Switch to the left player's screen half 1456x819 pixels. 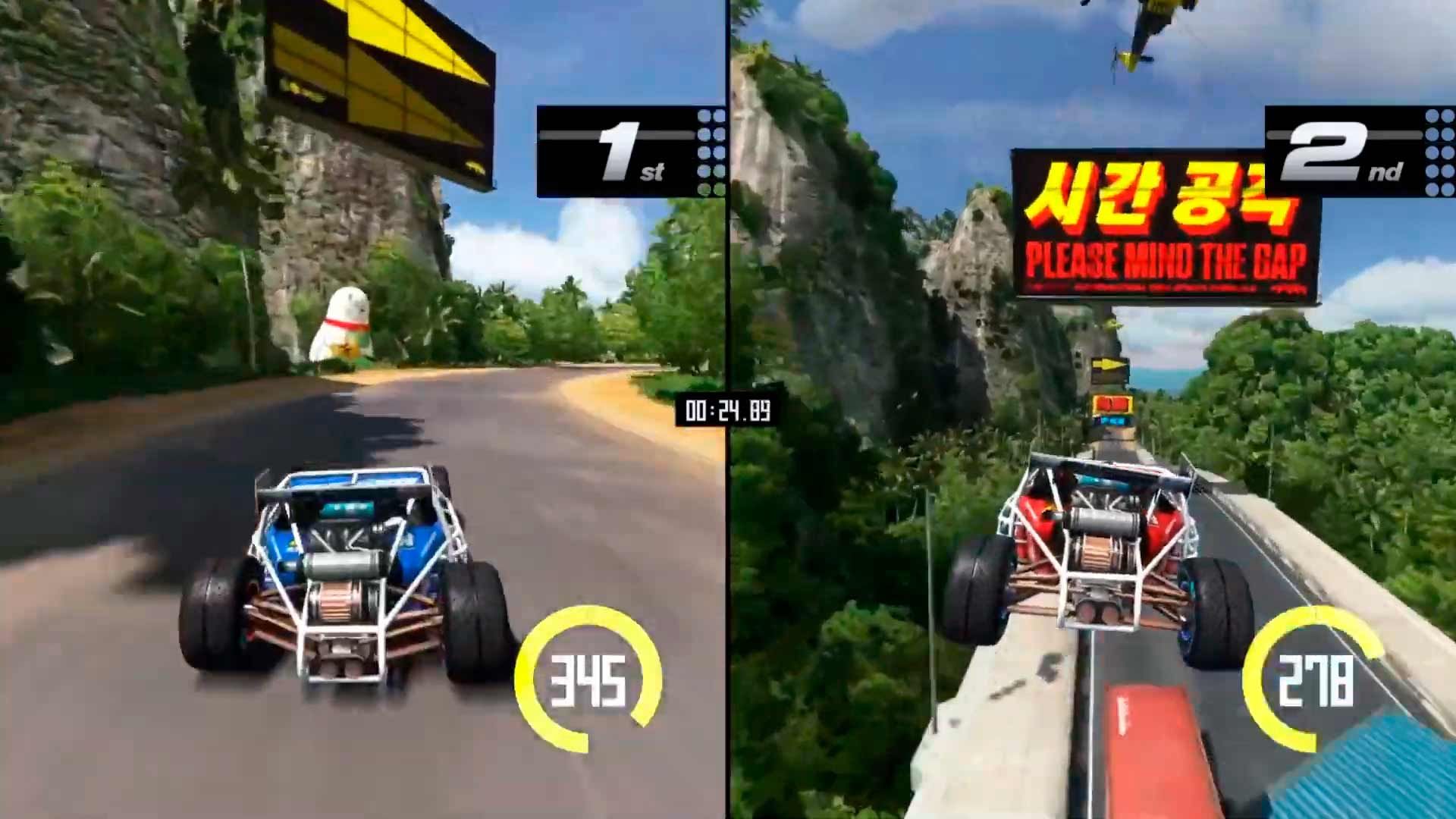click(x=364, y=409)
